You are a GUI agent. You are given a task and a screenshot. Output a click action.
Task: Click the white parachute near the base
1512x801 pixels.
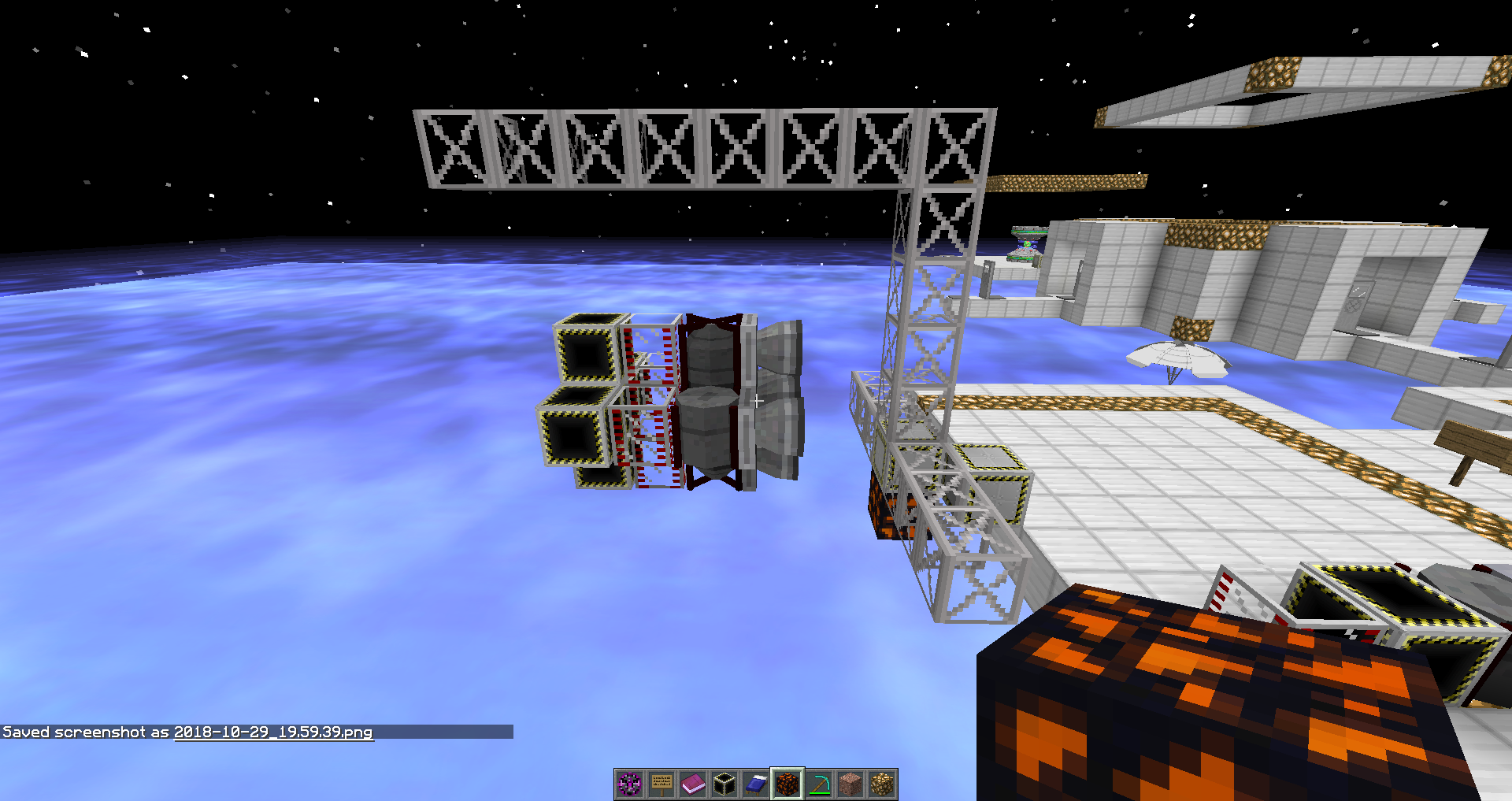point(1178,355)
